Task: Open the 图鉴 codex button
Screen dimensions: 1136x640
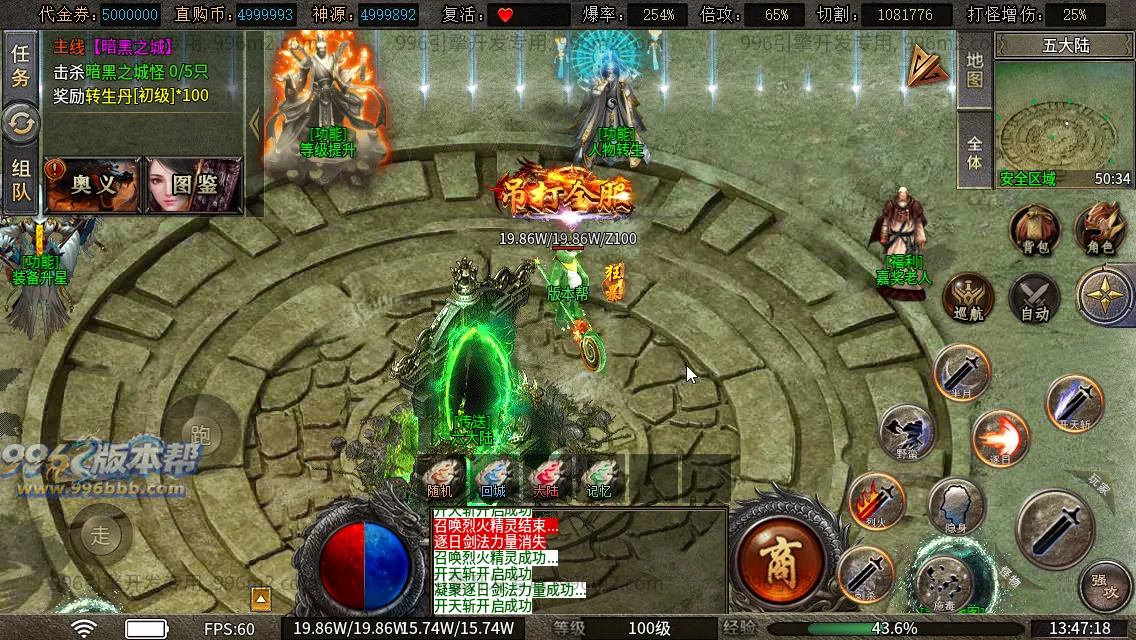Action: click(194, 185)
